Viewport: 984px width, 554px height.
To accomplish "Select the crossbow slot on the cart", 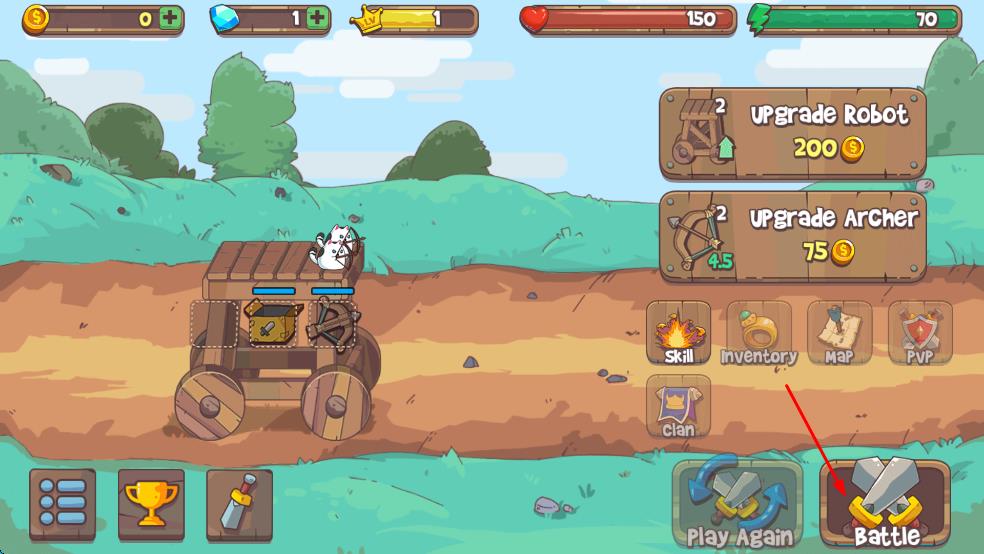I will click(332, 321).
